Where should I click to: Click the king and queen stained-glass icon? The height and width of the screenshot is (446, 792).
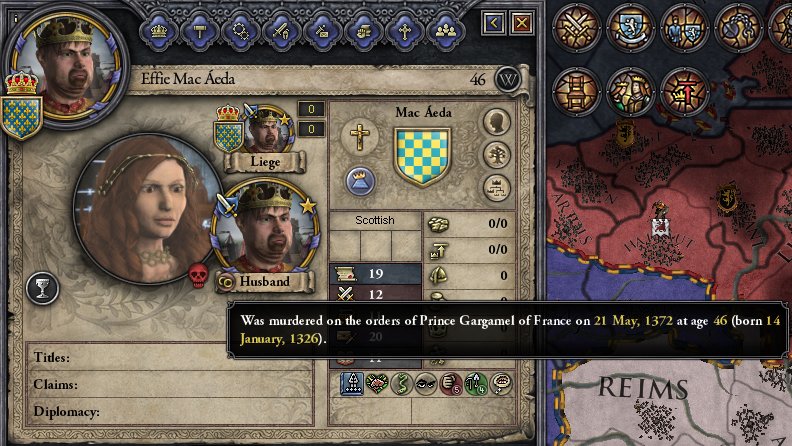click(632, 92)
